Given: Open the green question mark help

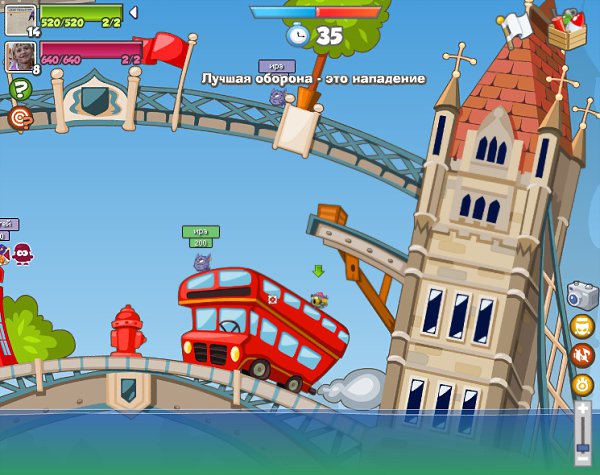Looking at the screenshot, I should [x=18, y=90].
